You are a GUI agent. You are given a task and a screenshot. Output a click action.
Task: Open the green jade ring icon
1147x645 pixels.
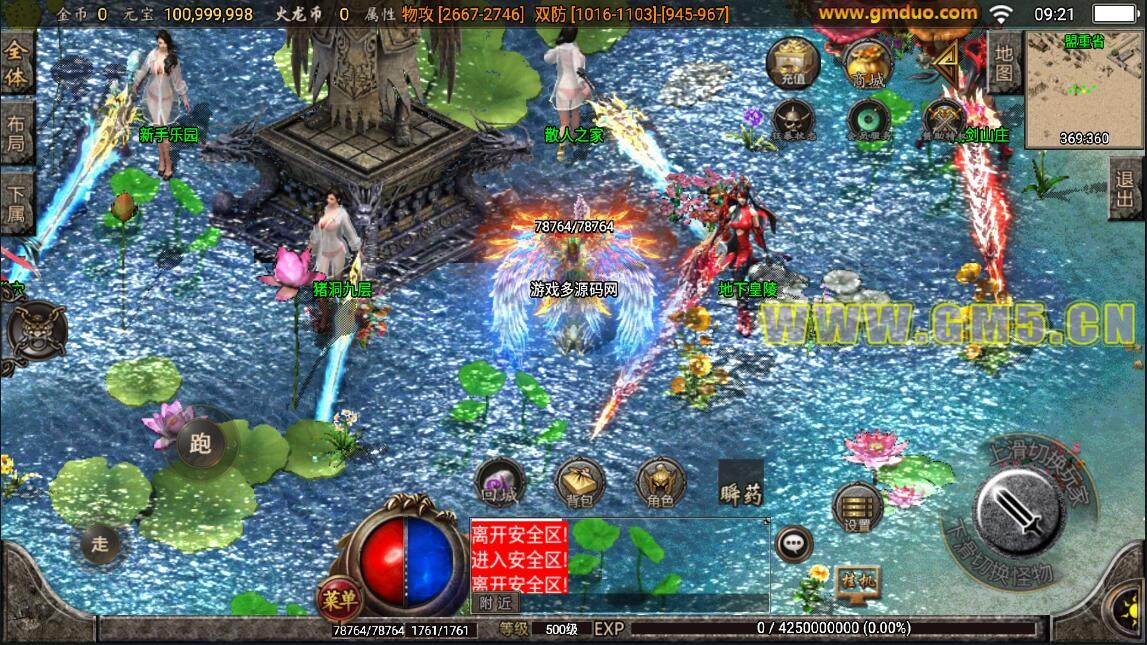(x=866, y=120)
